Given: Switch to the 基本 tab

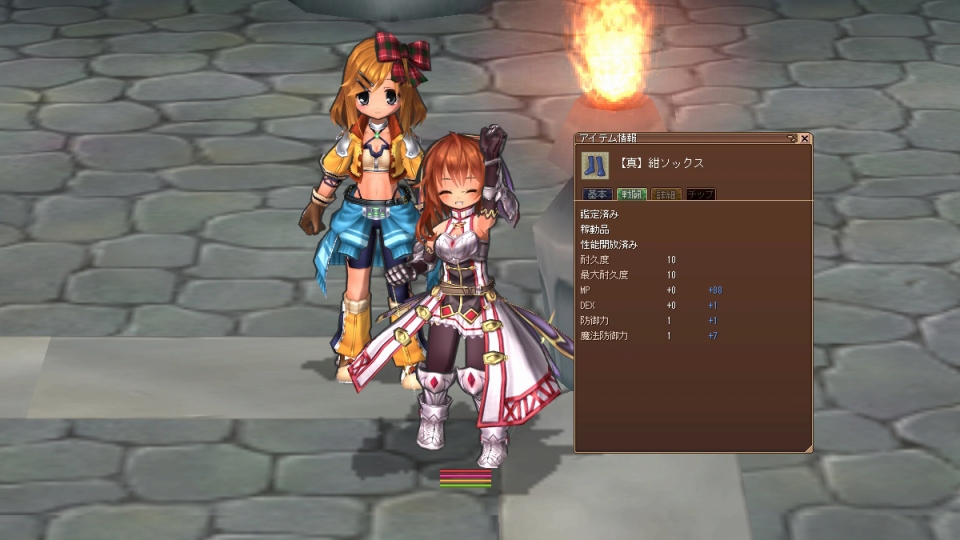Looking at the screenshot, I should 598,194.
